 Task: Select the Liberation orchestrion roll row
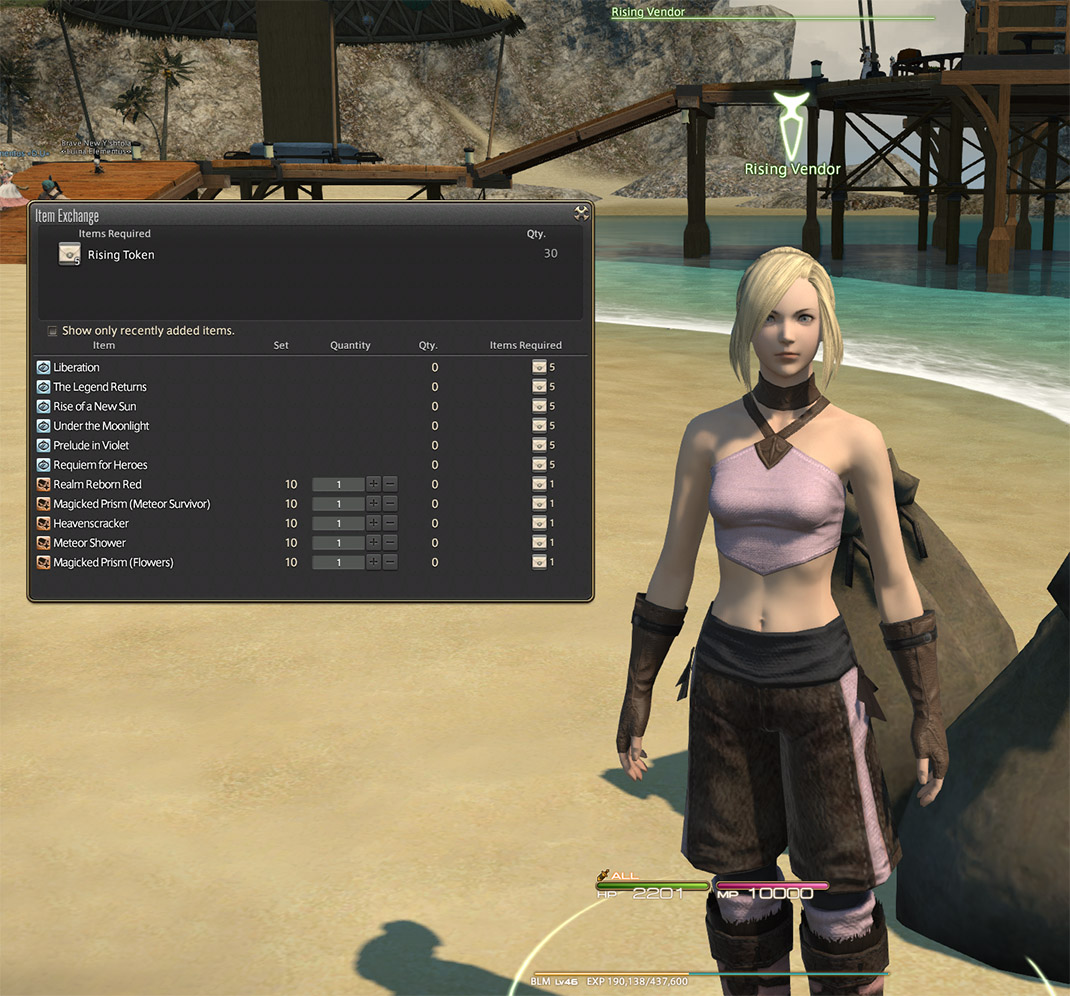pos(76,368)
